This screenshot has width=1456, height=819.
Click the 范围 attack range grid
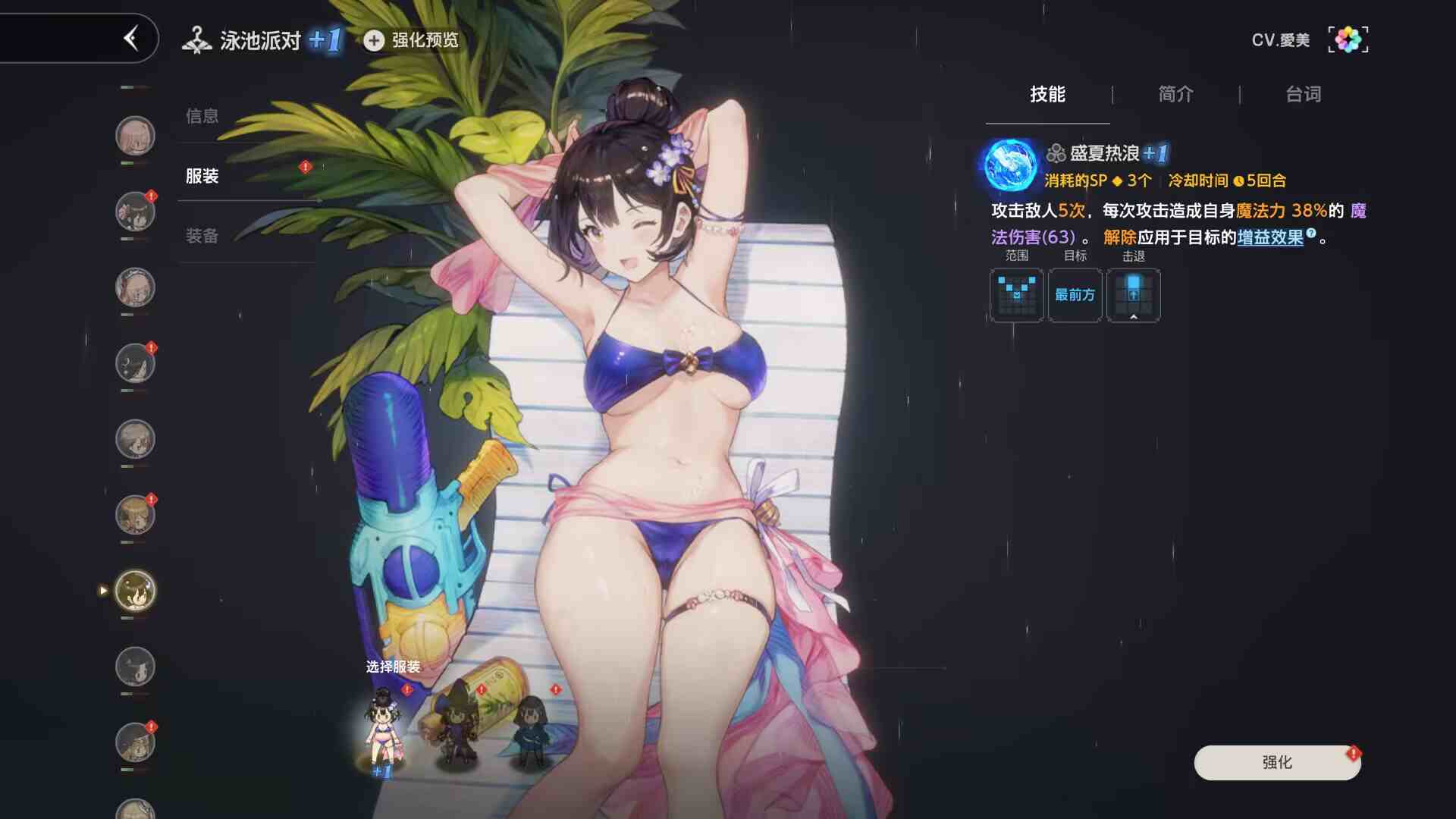tap(1015, 295)
